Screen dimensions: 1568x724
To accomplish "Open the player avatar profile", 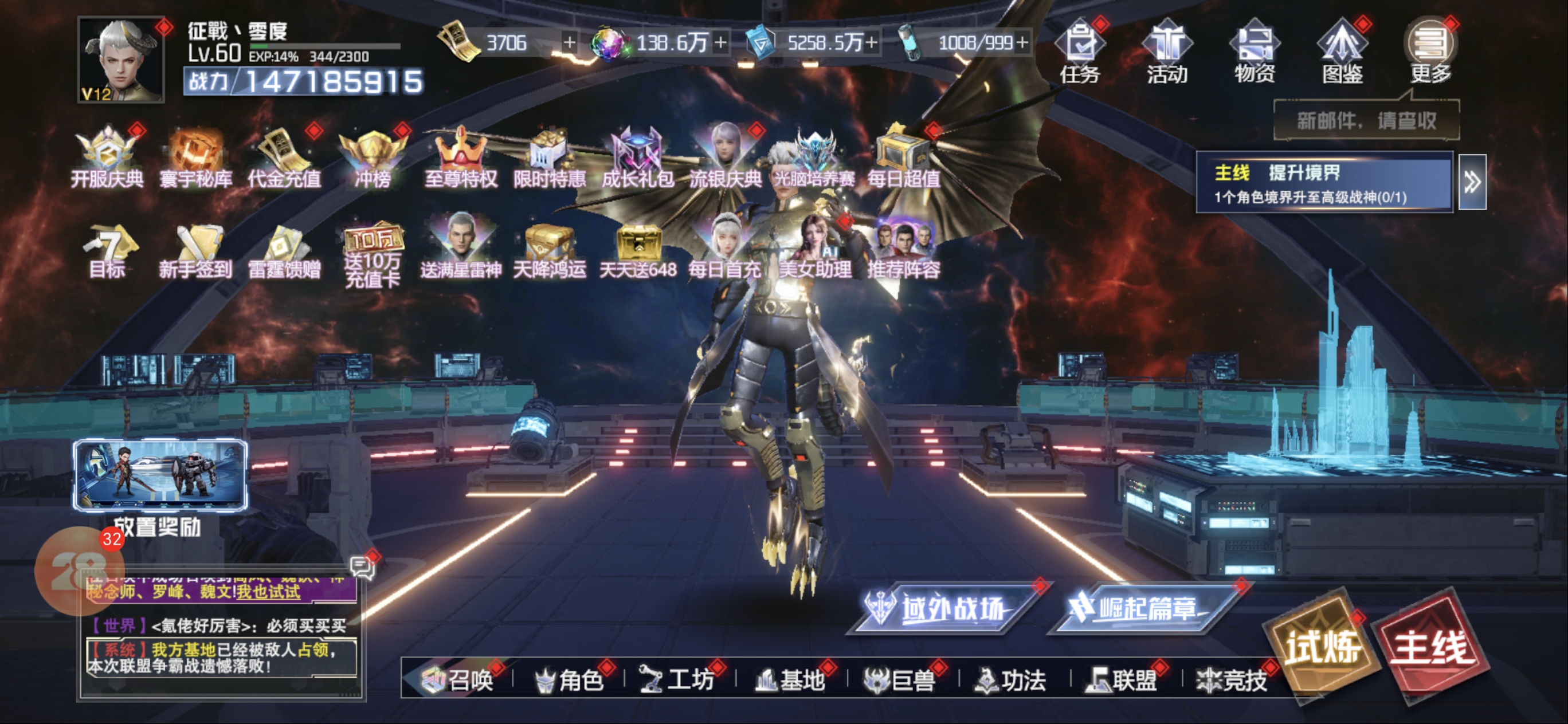I will pyautogui.click(x=121, y=60).
